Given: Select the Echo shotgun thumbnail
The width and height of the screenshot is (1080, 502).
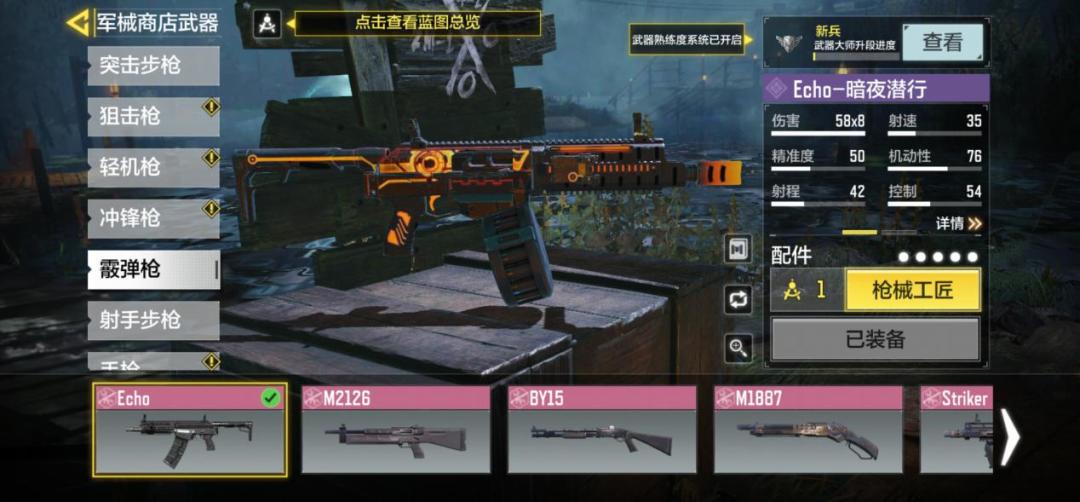Looking at the screenshot, I should coord(190,429).
